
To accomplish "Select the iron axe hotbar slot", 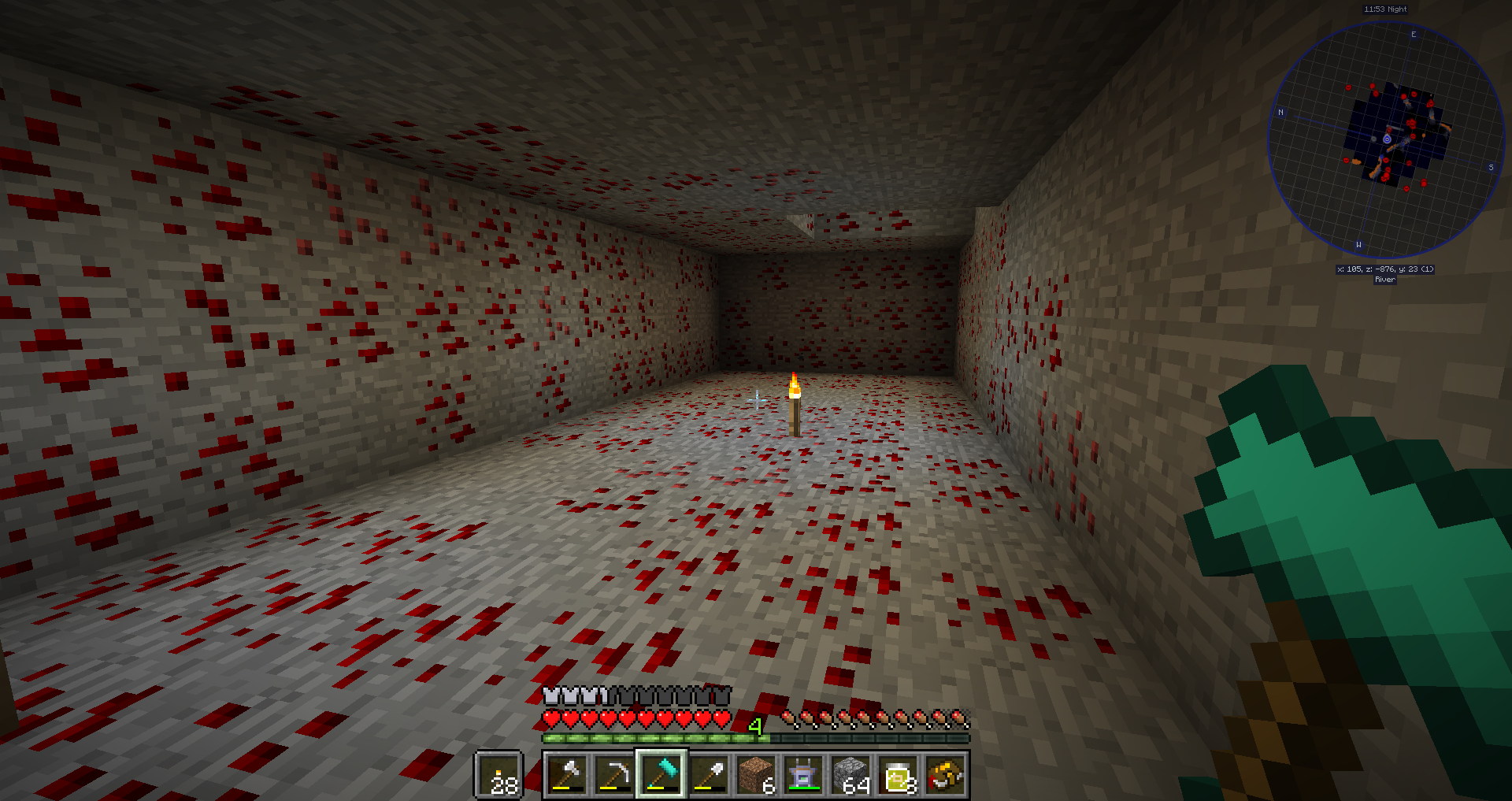I will tap(566, 774).
